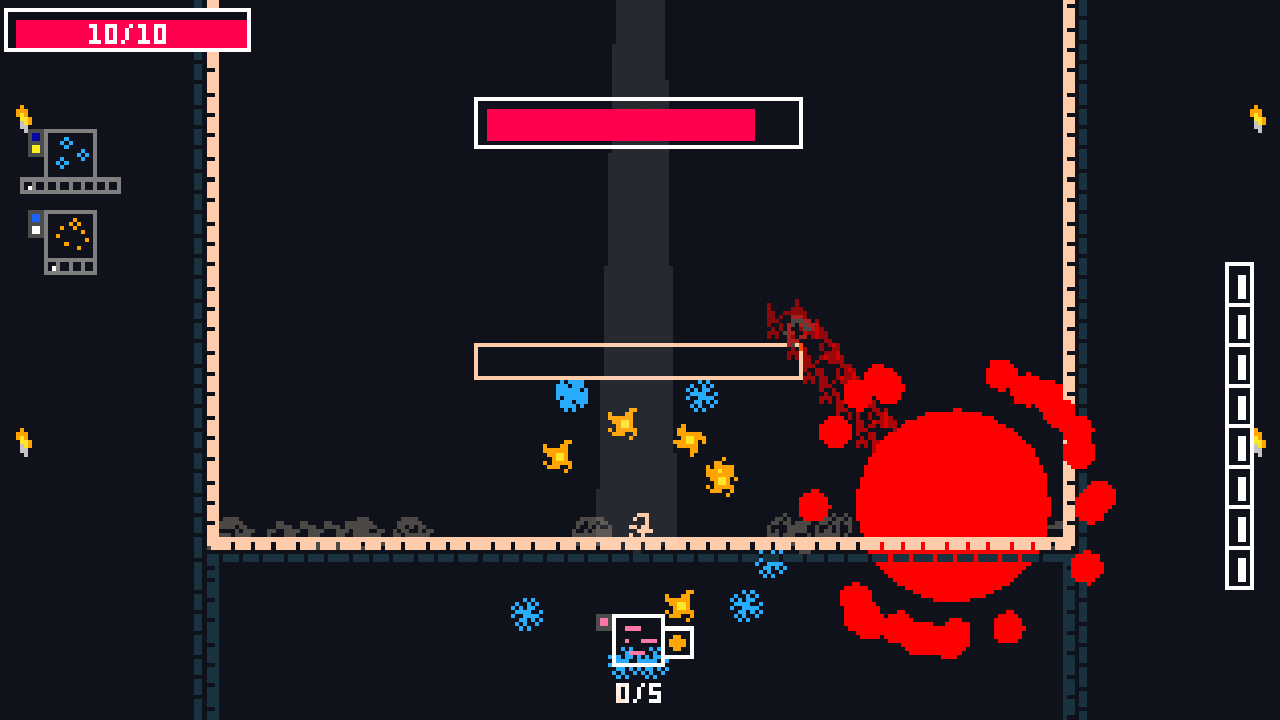Screen dimensions: 1280x720
Task: Select the snowflake weapon card
Action: click(x=70, y=151)
